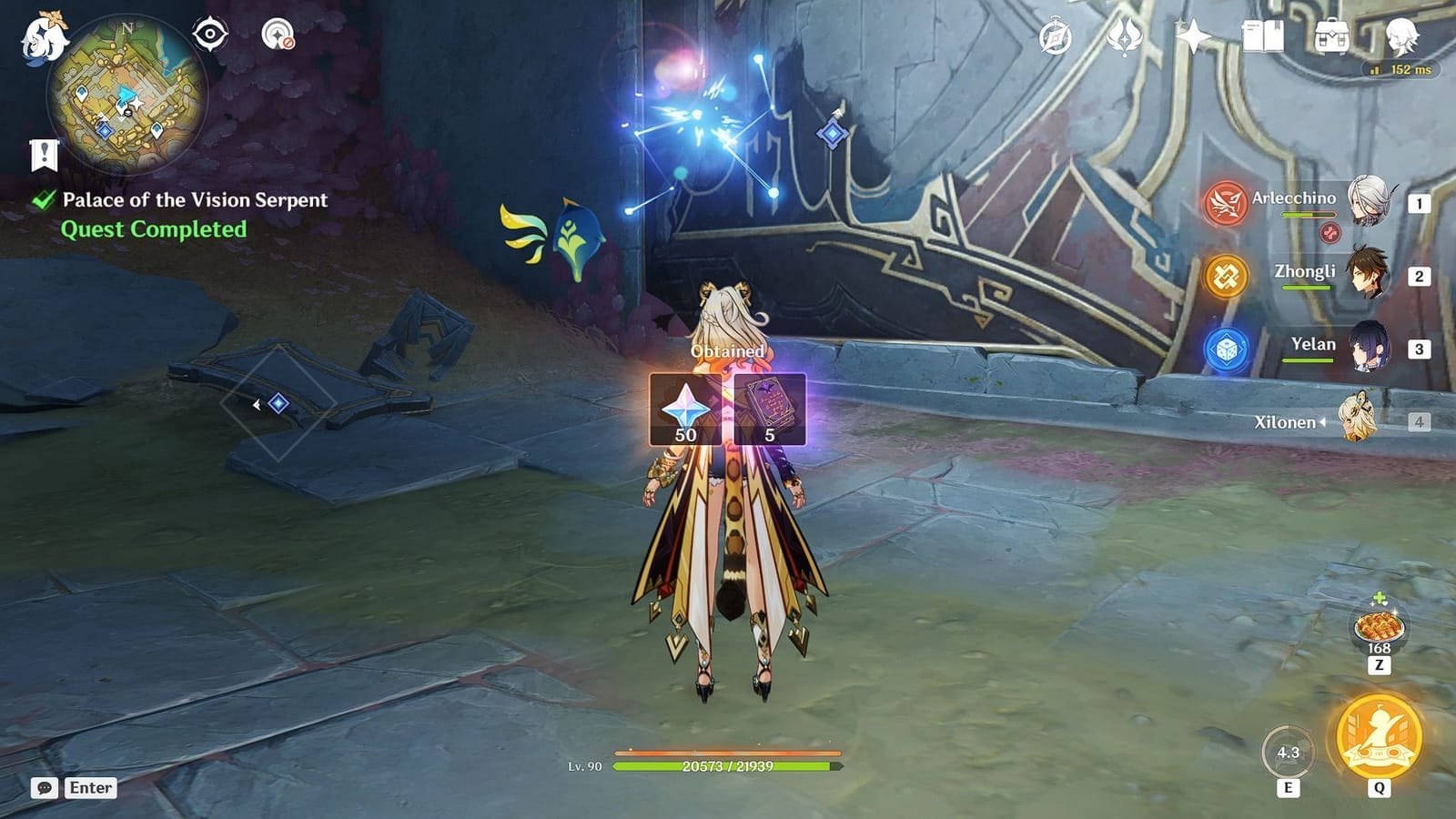Switch to Yelan in the party list
This screenshot has width=1456, height=819.
coord(1370,348)
